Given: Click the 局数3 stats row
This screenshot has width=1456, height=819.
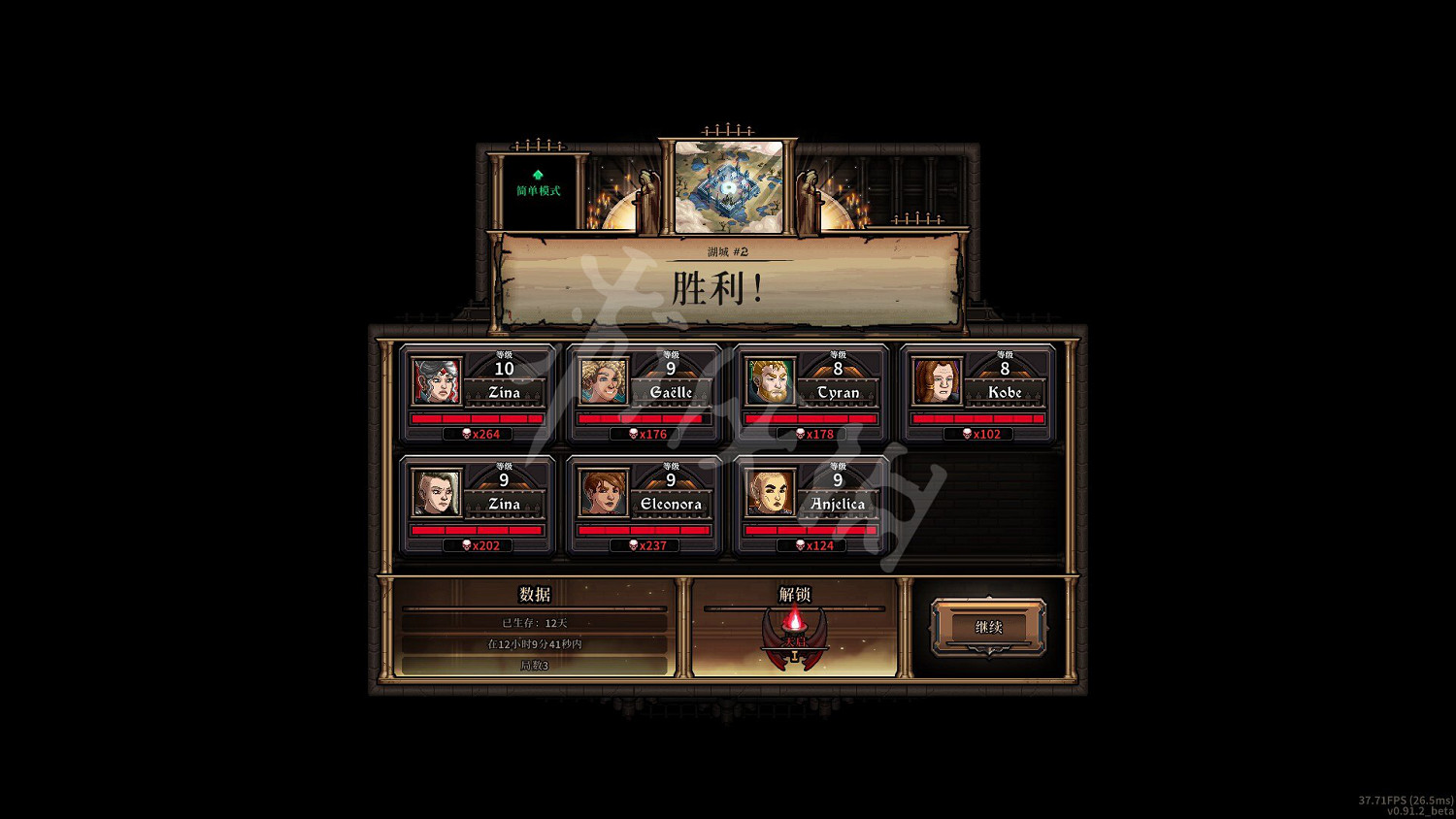Looking at the screenshot, I should (x=536, y=667).
